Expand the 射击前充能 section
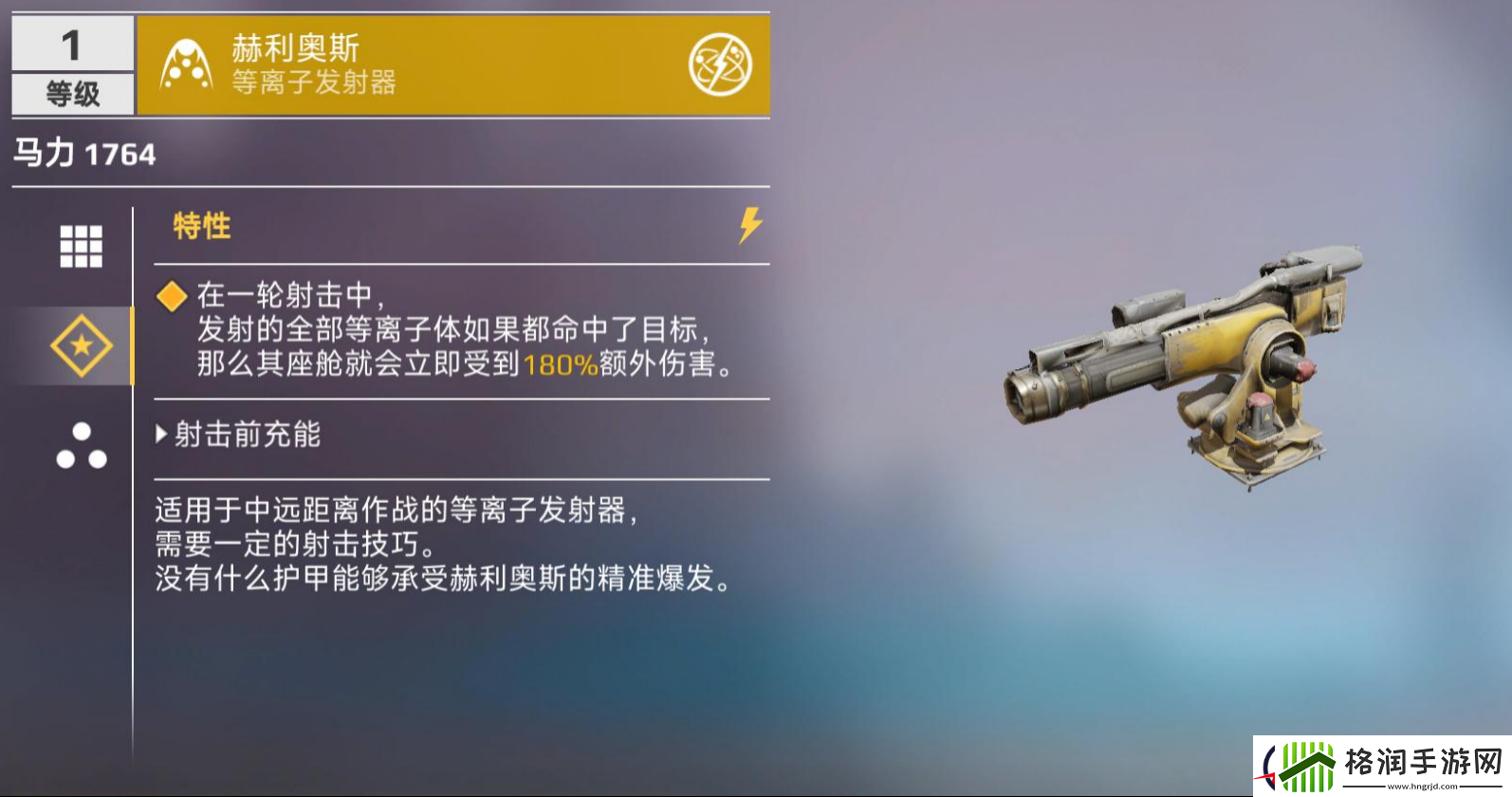Screen dimensions: 1512x797 241,434
